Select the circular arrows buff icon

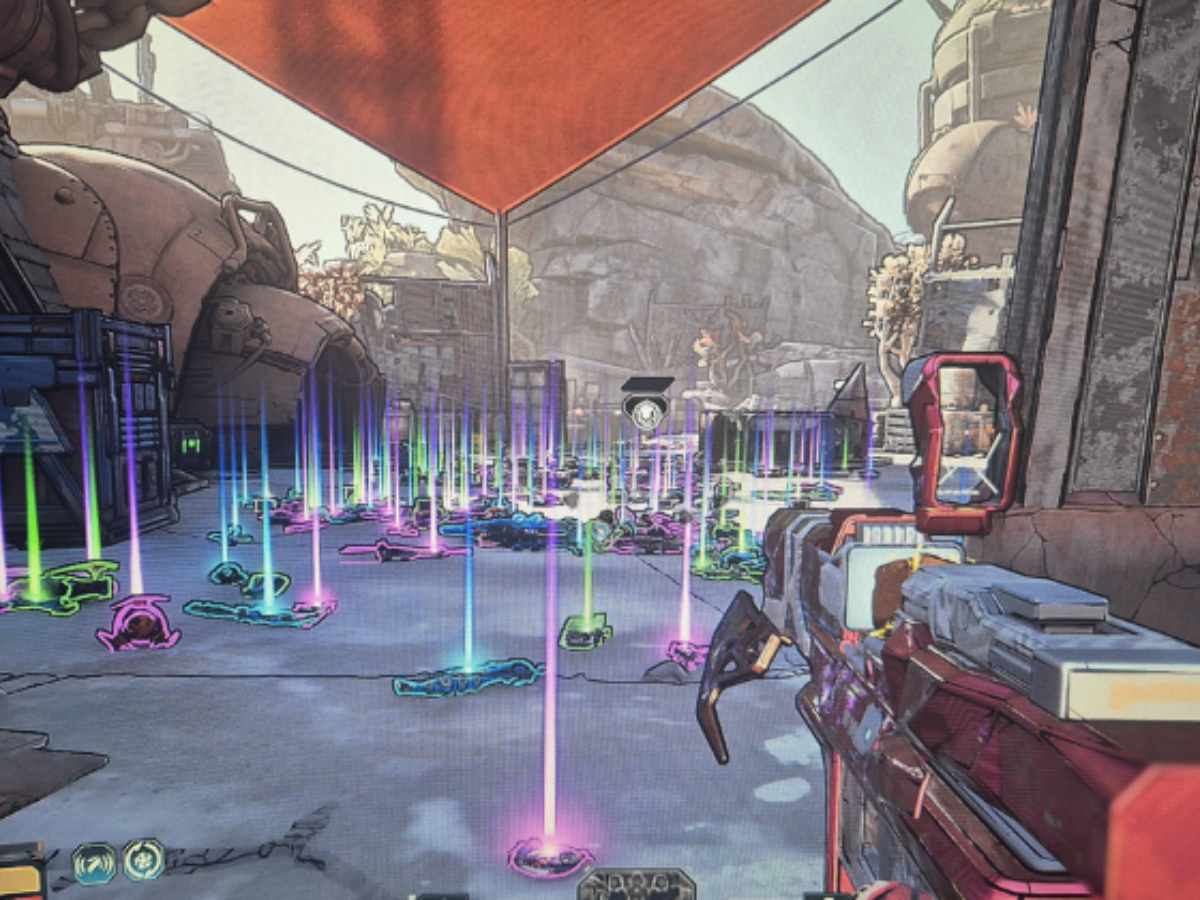pyautogui.click(x=143, y=860)
